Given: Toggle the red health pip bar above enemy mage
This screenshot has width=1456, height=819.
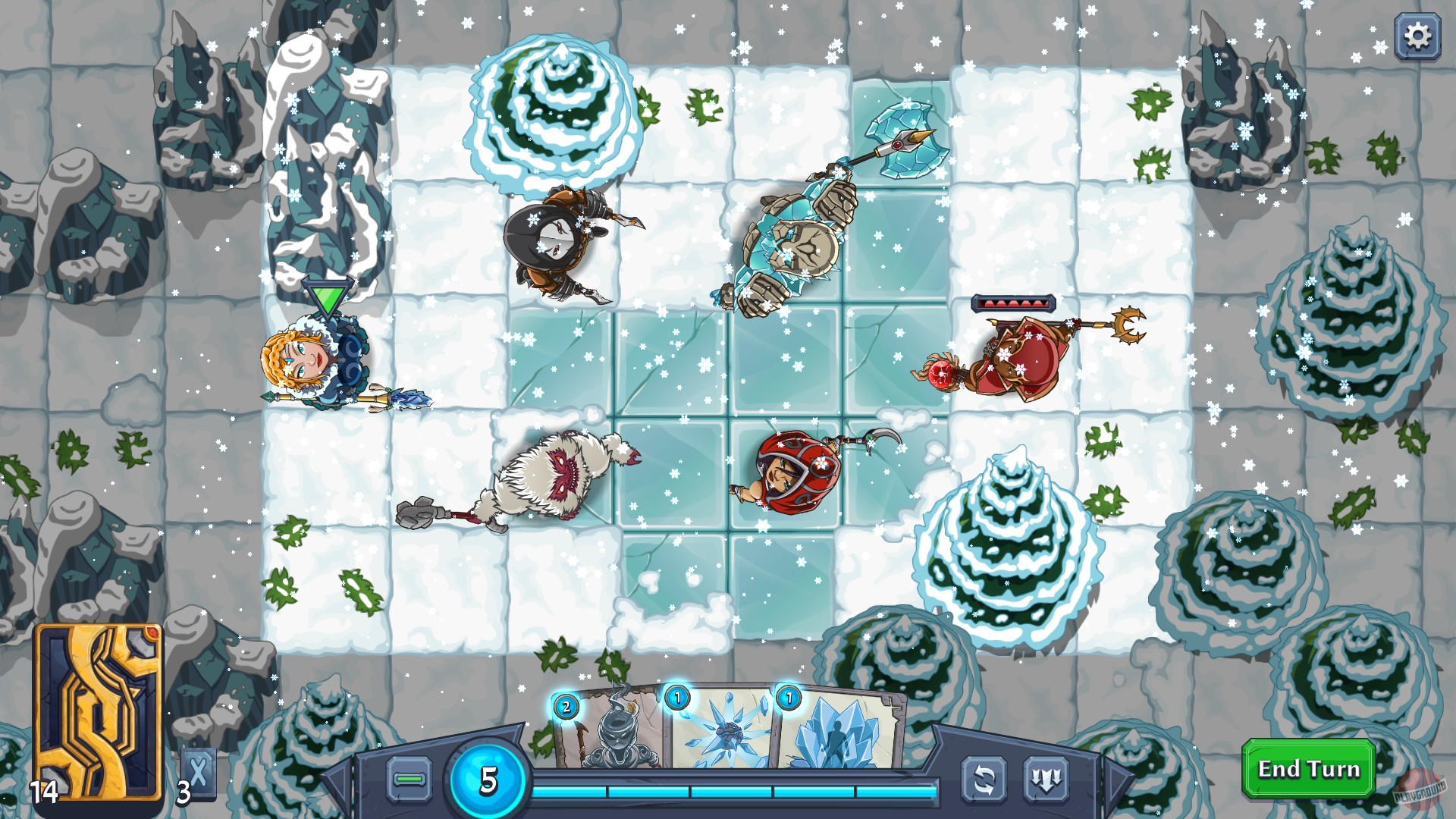Looking at the screenshot, I should pos(1012,303).
